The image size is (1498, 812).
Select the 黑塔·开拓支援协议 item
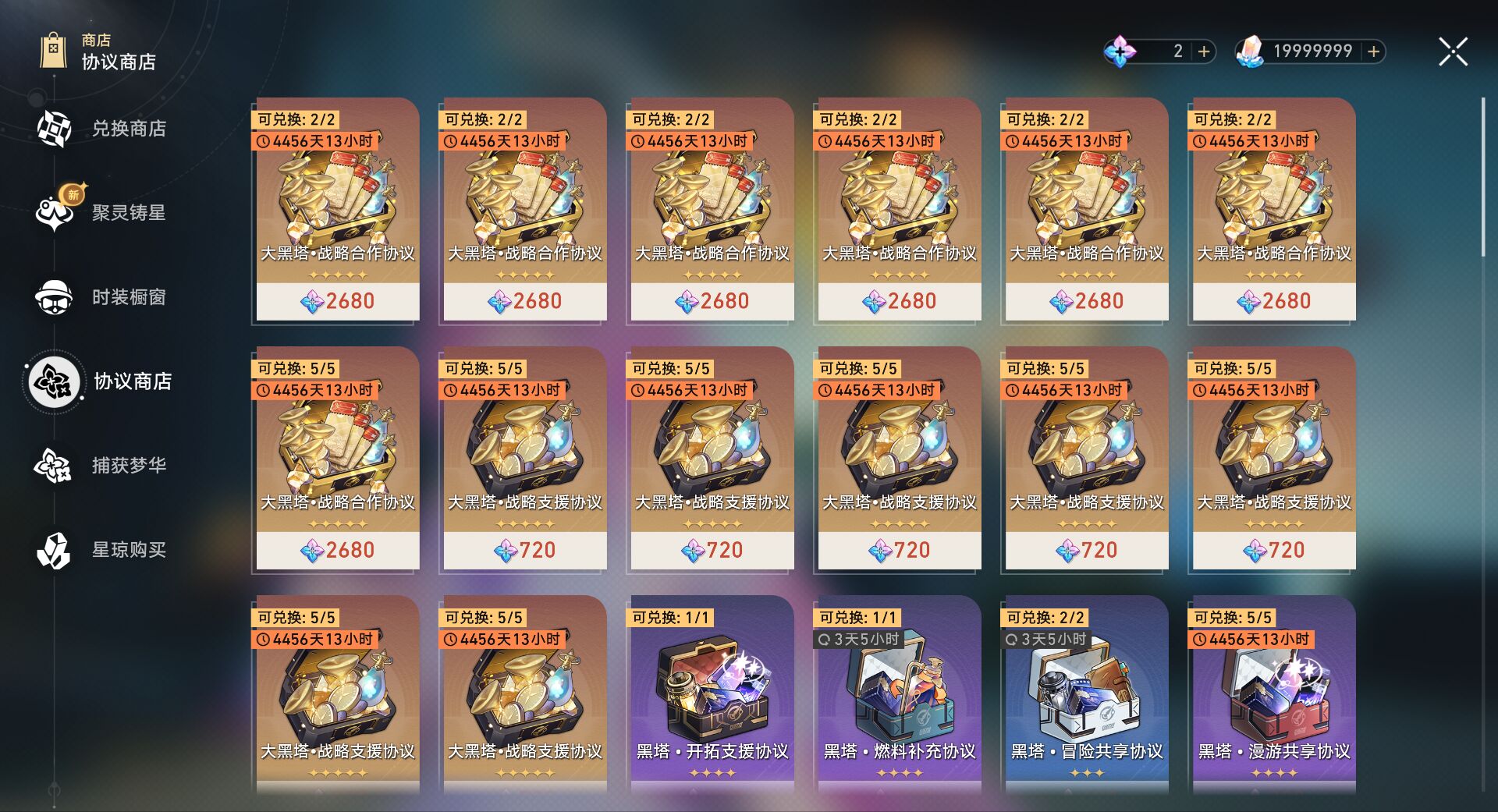pyautogui.click(x=710, y=694)
